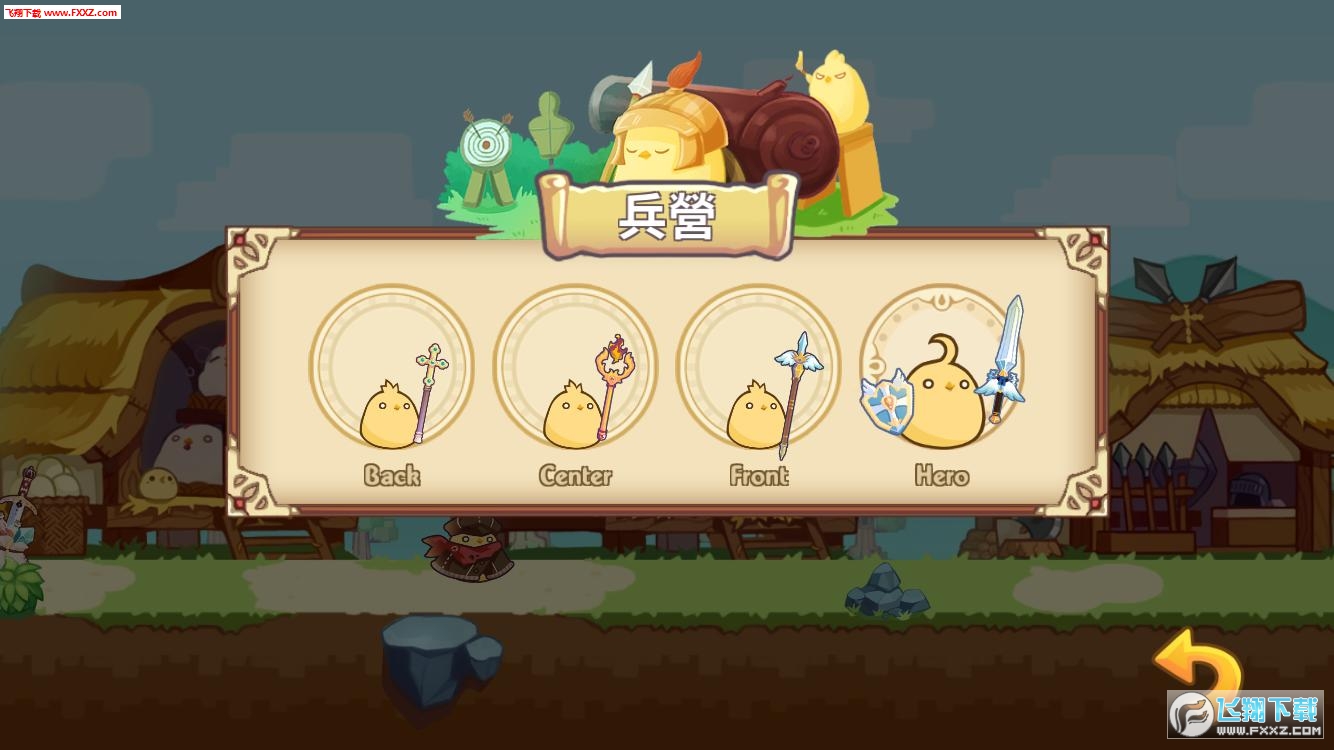The width and height of the screenshot is (1334, 750).
Task: Open the Front unit with winged spear
Action: [x=759, y=369]
